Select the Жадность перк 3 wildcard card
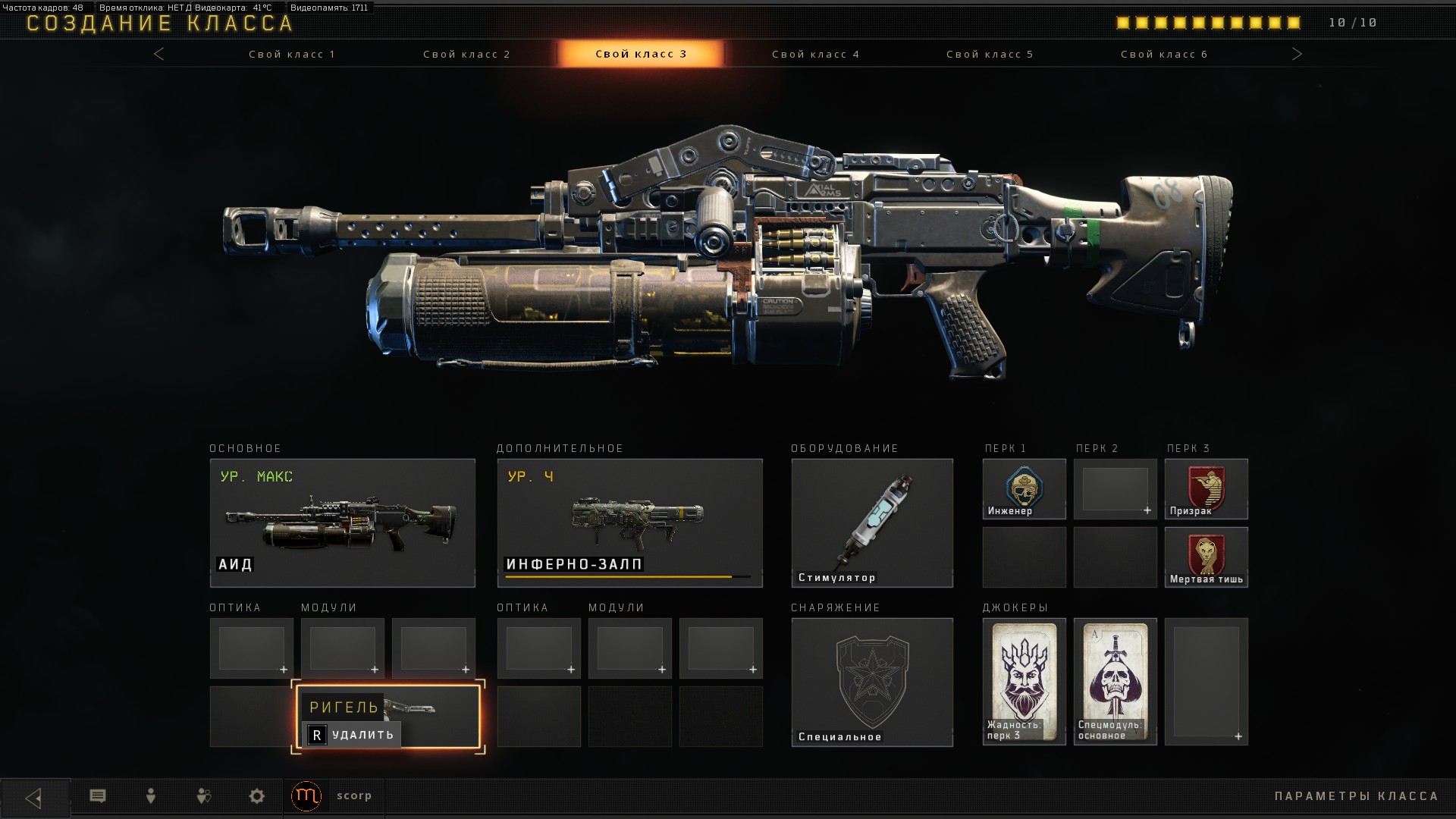Image resolution: width=1456 pixels, height=819 pixels. pos(1024,681)
